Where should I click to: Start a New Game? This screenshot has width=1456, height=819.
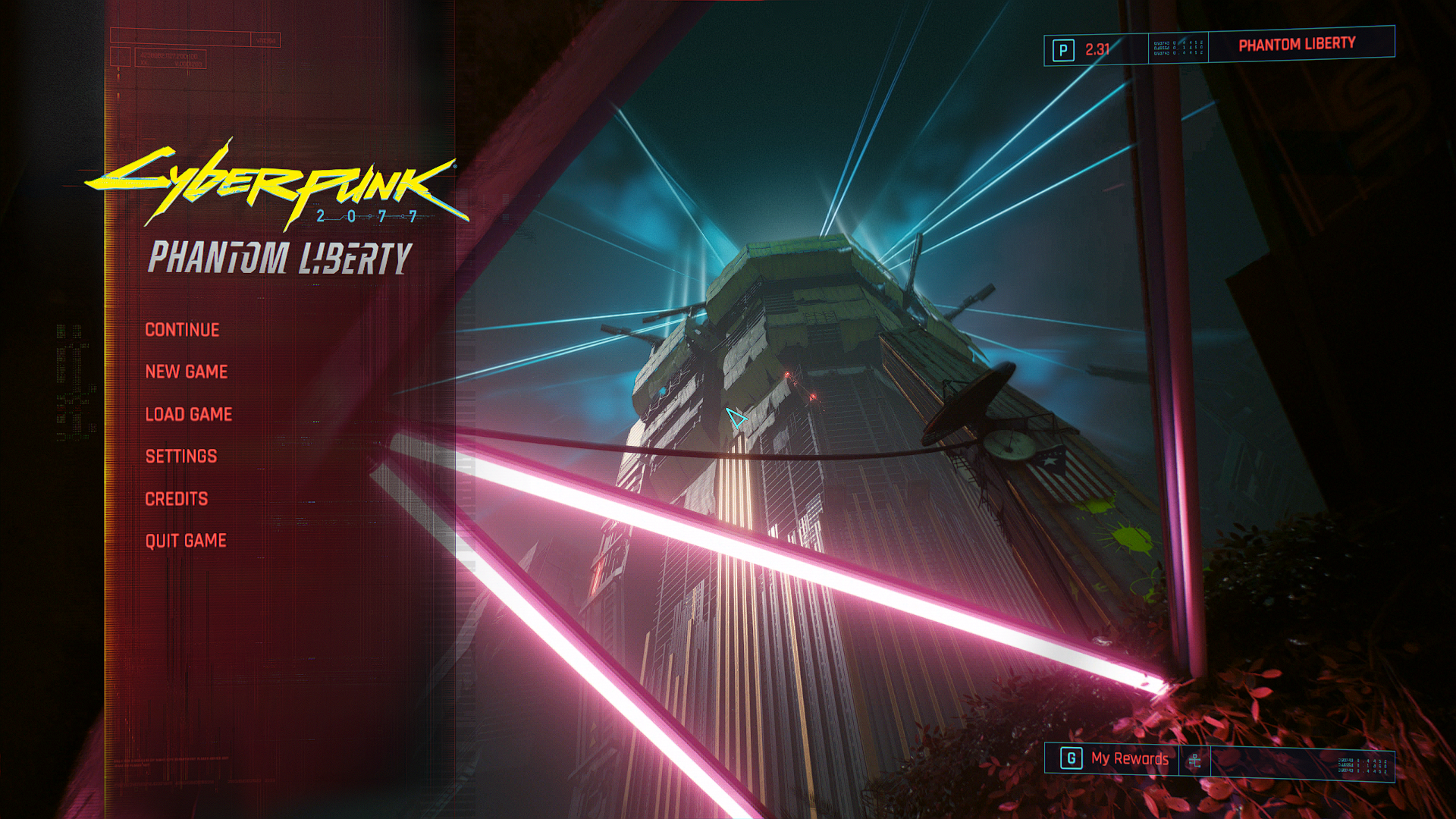[x=187, y=372]
